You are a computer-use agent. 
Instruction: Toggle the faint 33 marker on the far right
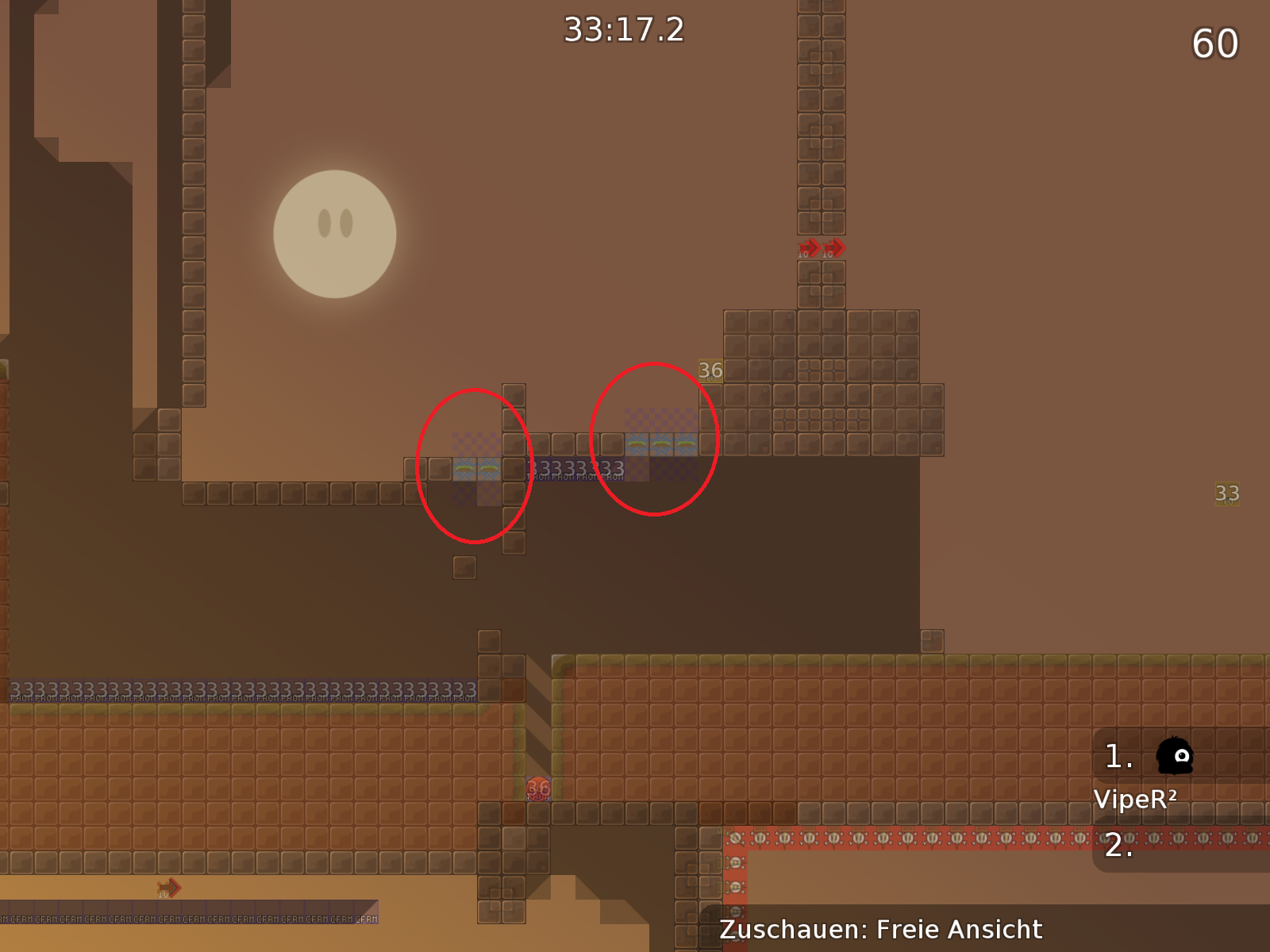(x=1226, y=493)
